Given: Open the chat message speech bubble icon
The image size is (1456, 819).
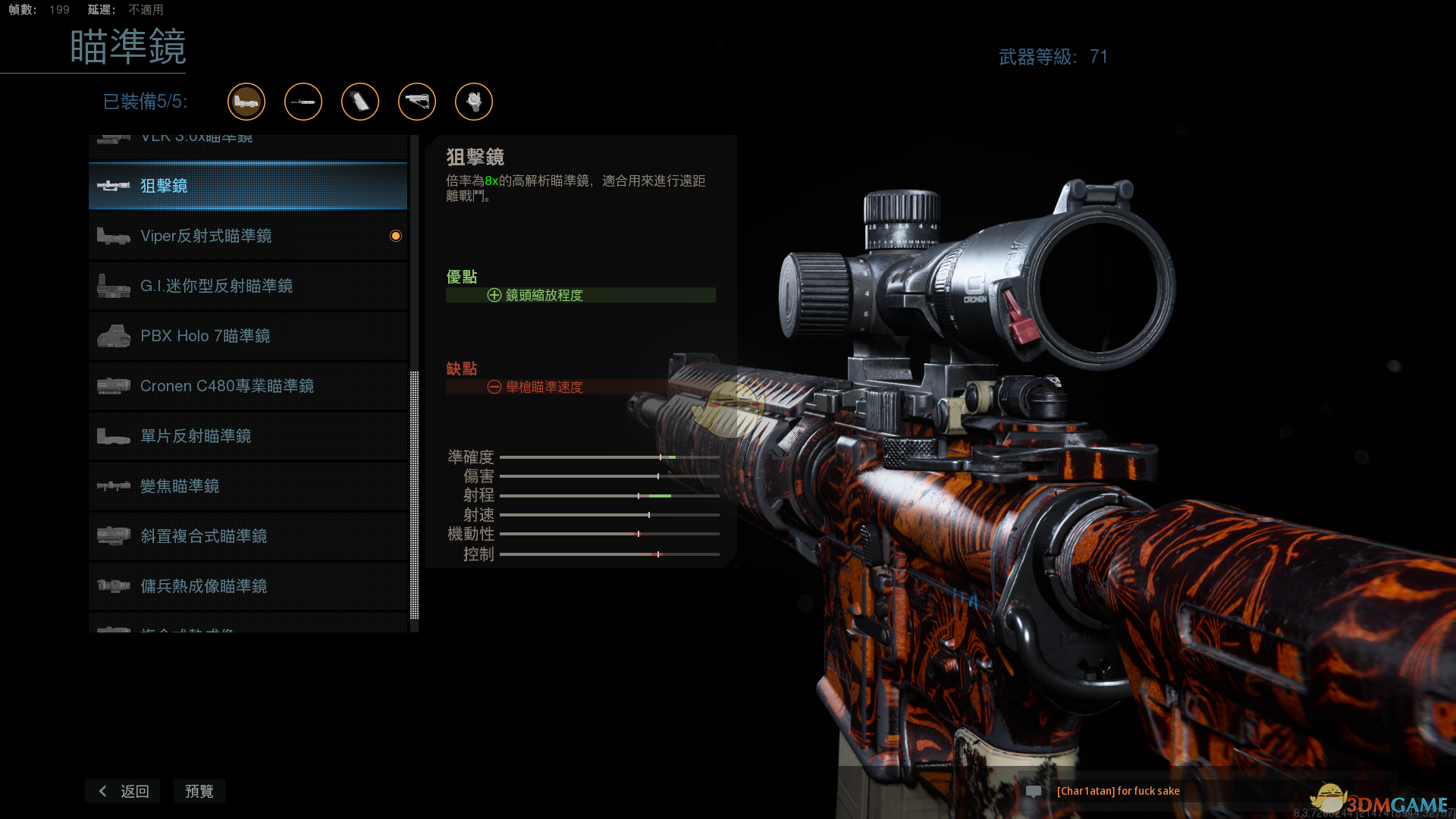Looking at the screenshot, I should point(1033,791).
